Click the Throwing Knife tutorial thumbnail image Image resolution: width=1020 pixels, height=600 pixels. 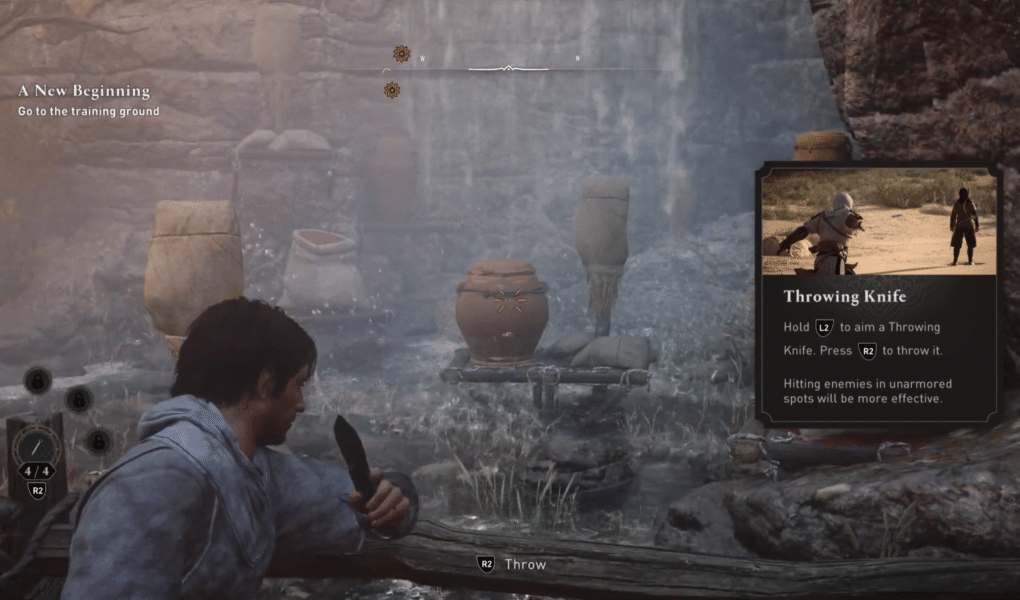879,222
